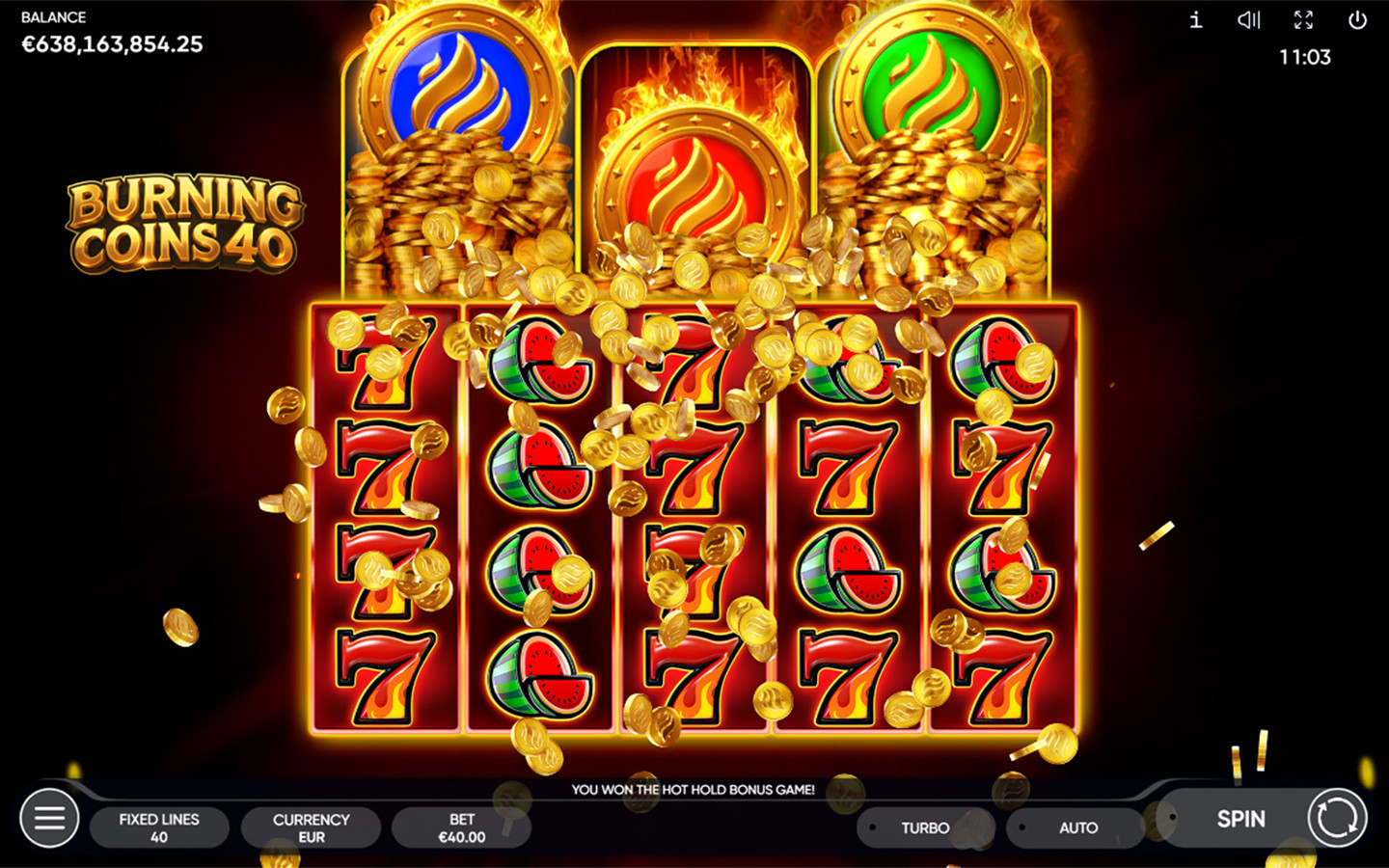
Task: Change the currency EUR setting
Action: (x=311, y=827)
